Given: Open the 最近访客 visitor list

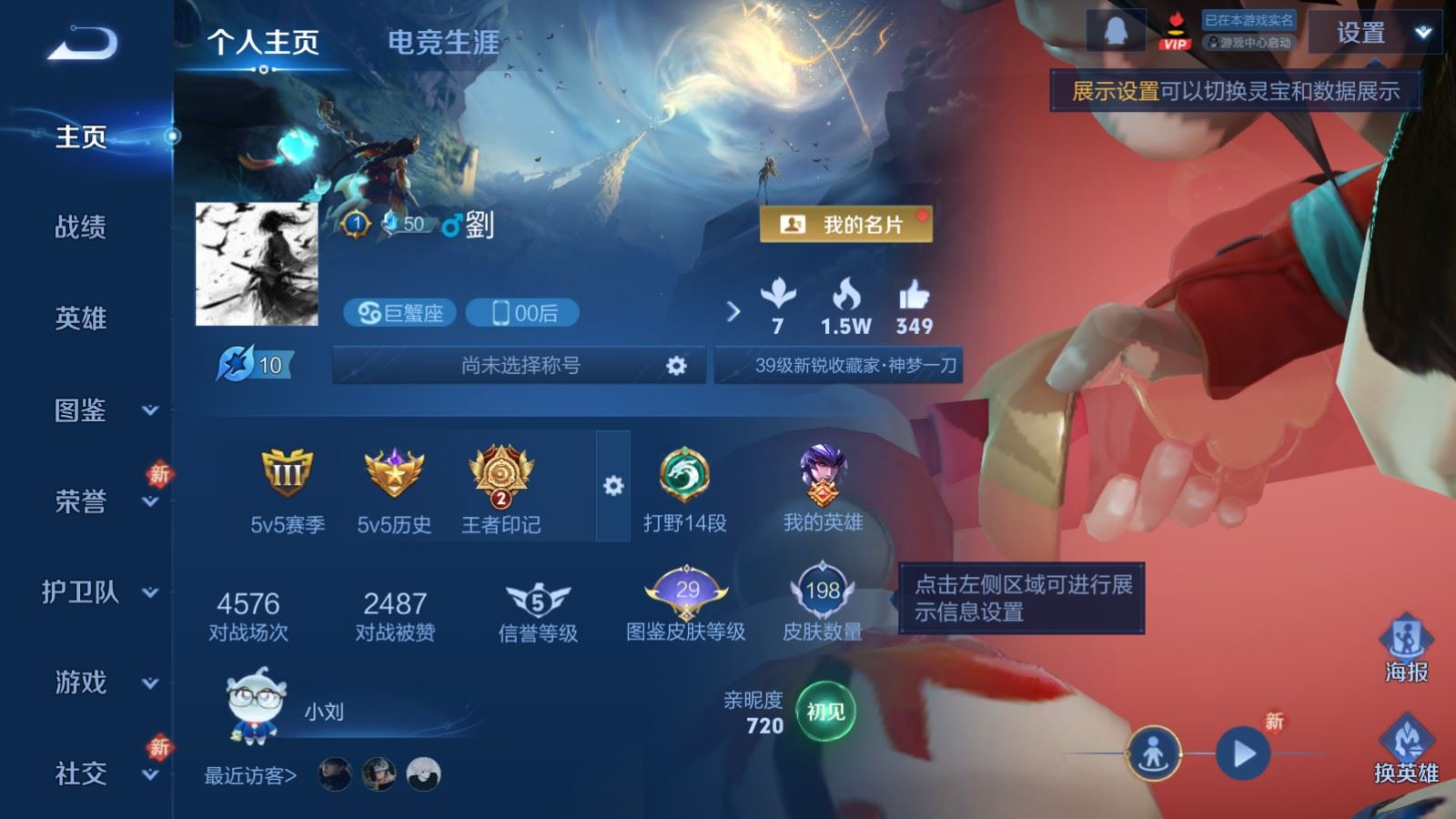Looking at the screenshot, I should click(x=251, y=775).
